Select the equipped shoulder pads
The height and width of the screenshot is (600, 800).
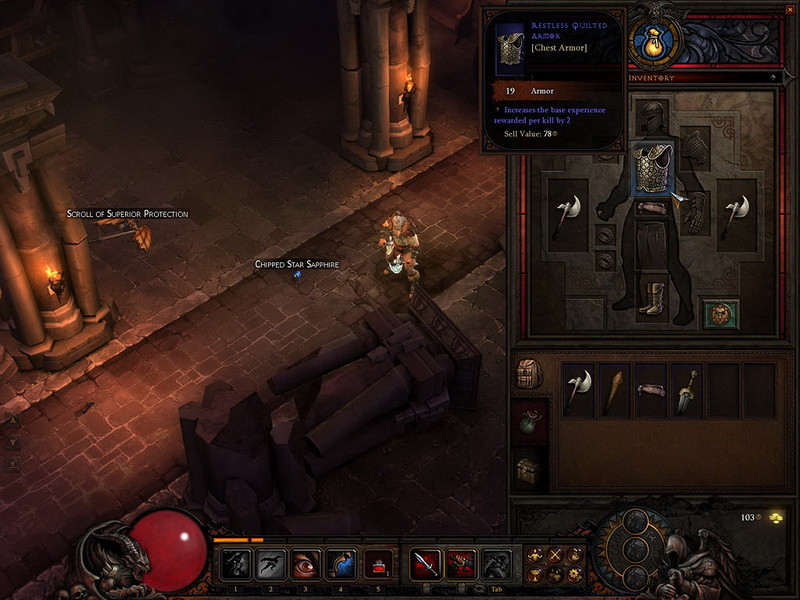point(694,147)
